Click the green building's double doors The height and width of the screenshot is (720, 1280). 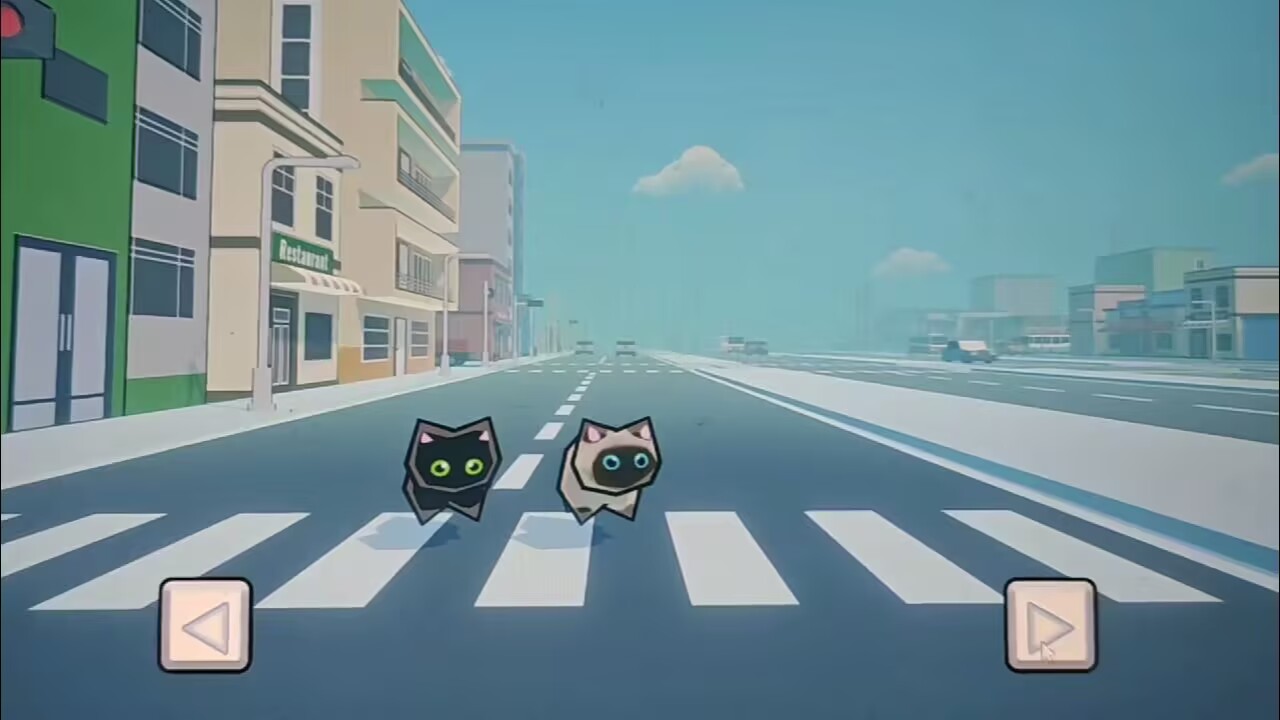(x=65, y=330)
